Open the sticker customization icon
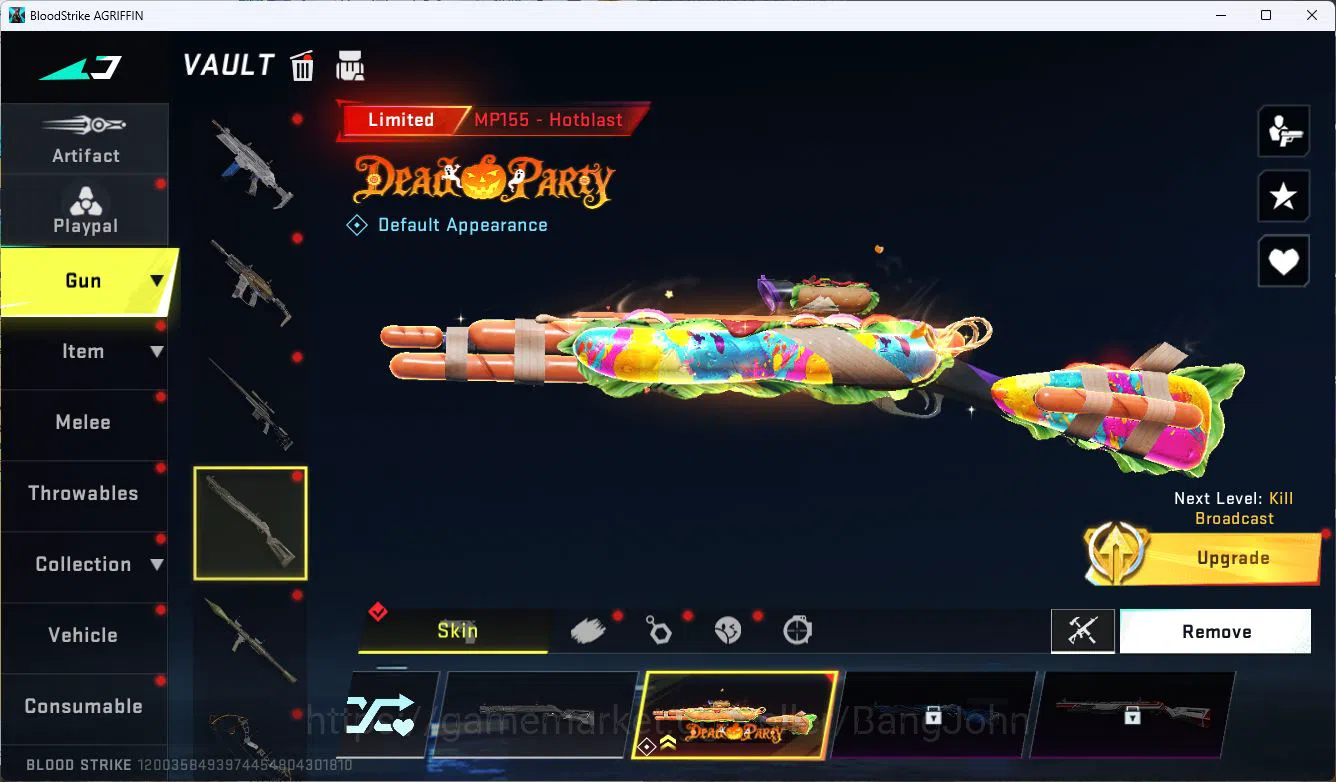The width and height of the screenshot is (1336, 782). point(727,628)
